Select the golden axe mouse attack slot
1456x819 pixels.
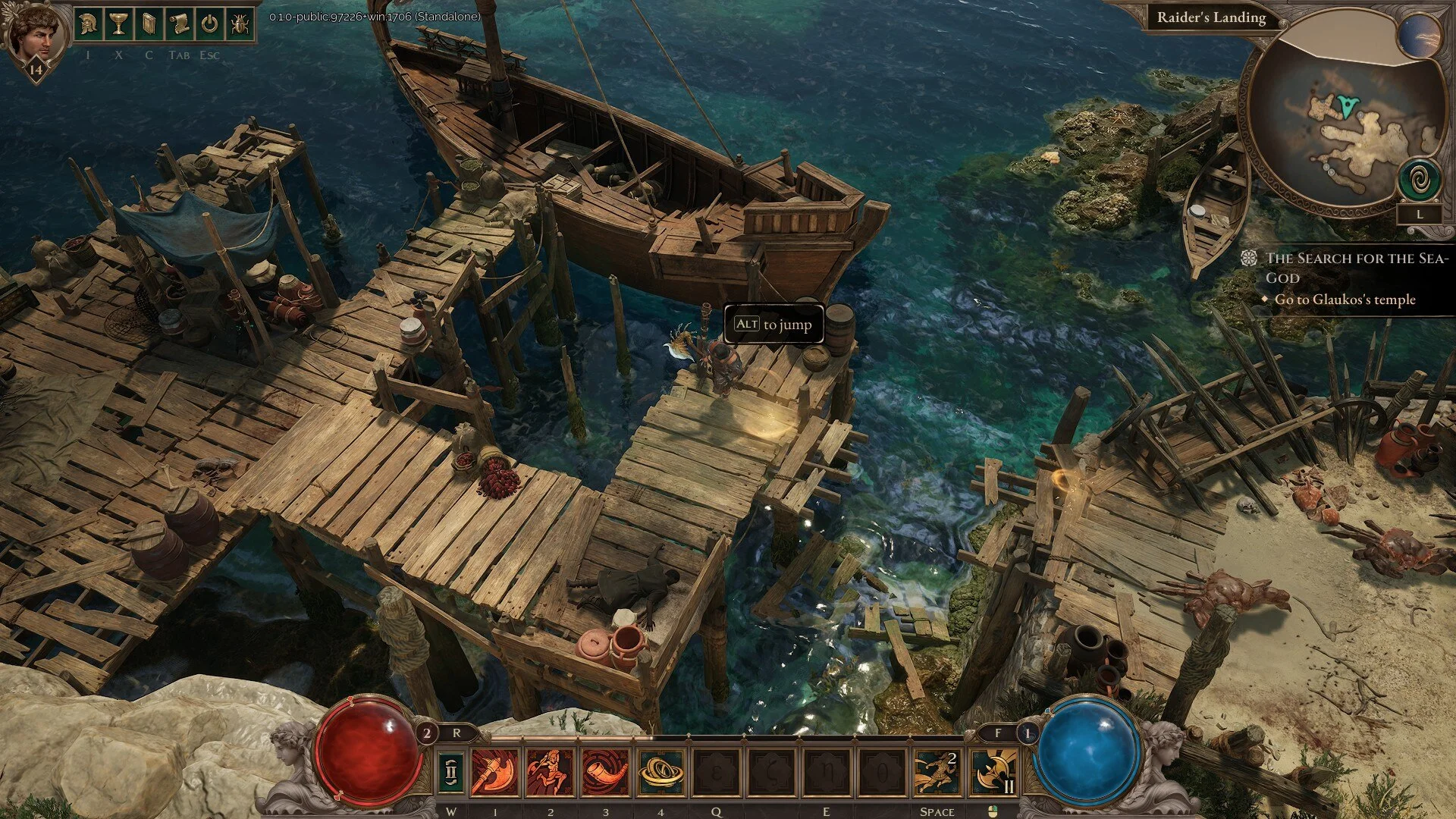coord(993,772)
